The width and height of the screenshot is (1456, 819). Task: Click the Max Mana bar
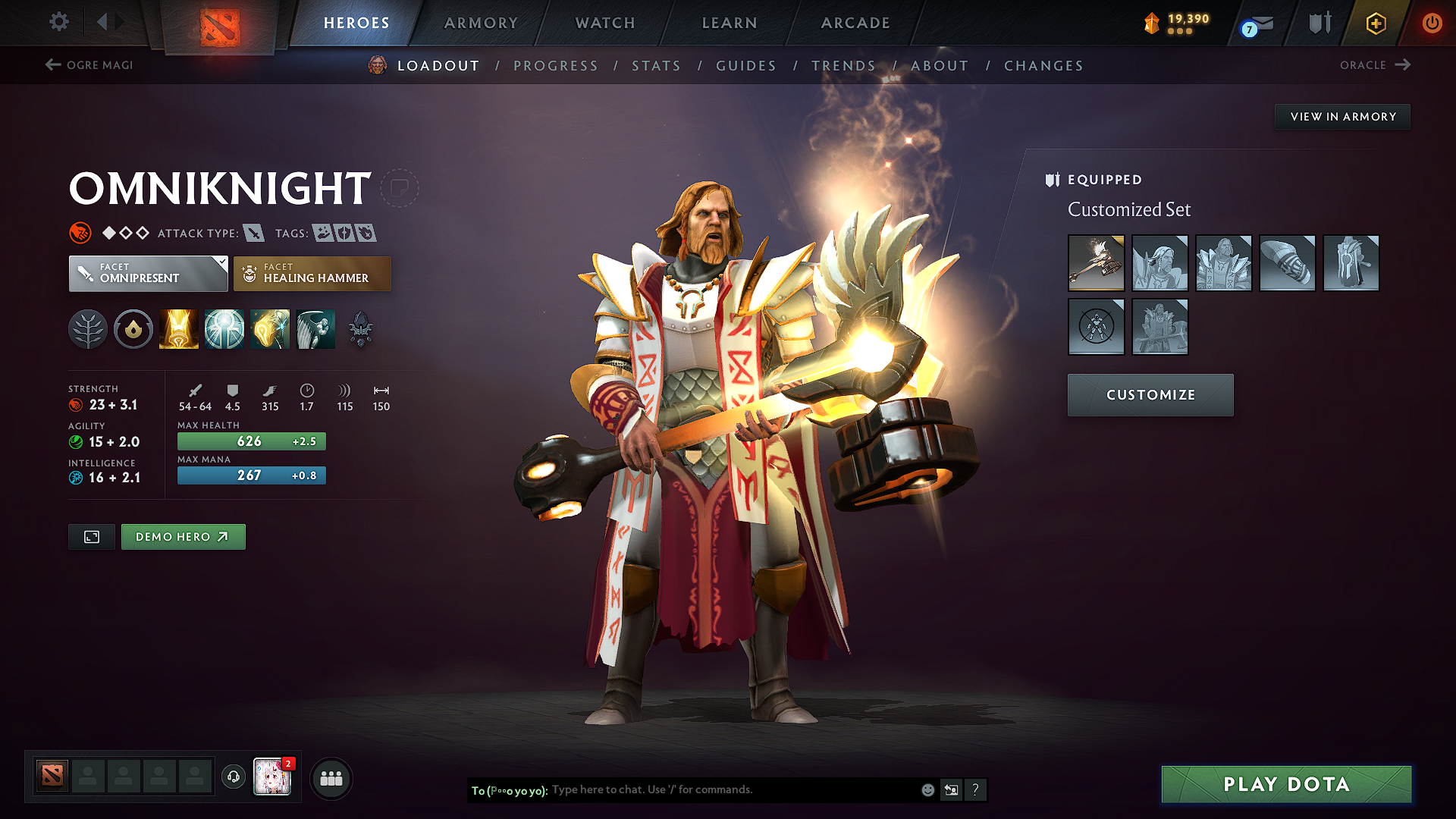(251, 475)
